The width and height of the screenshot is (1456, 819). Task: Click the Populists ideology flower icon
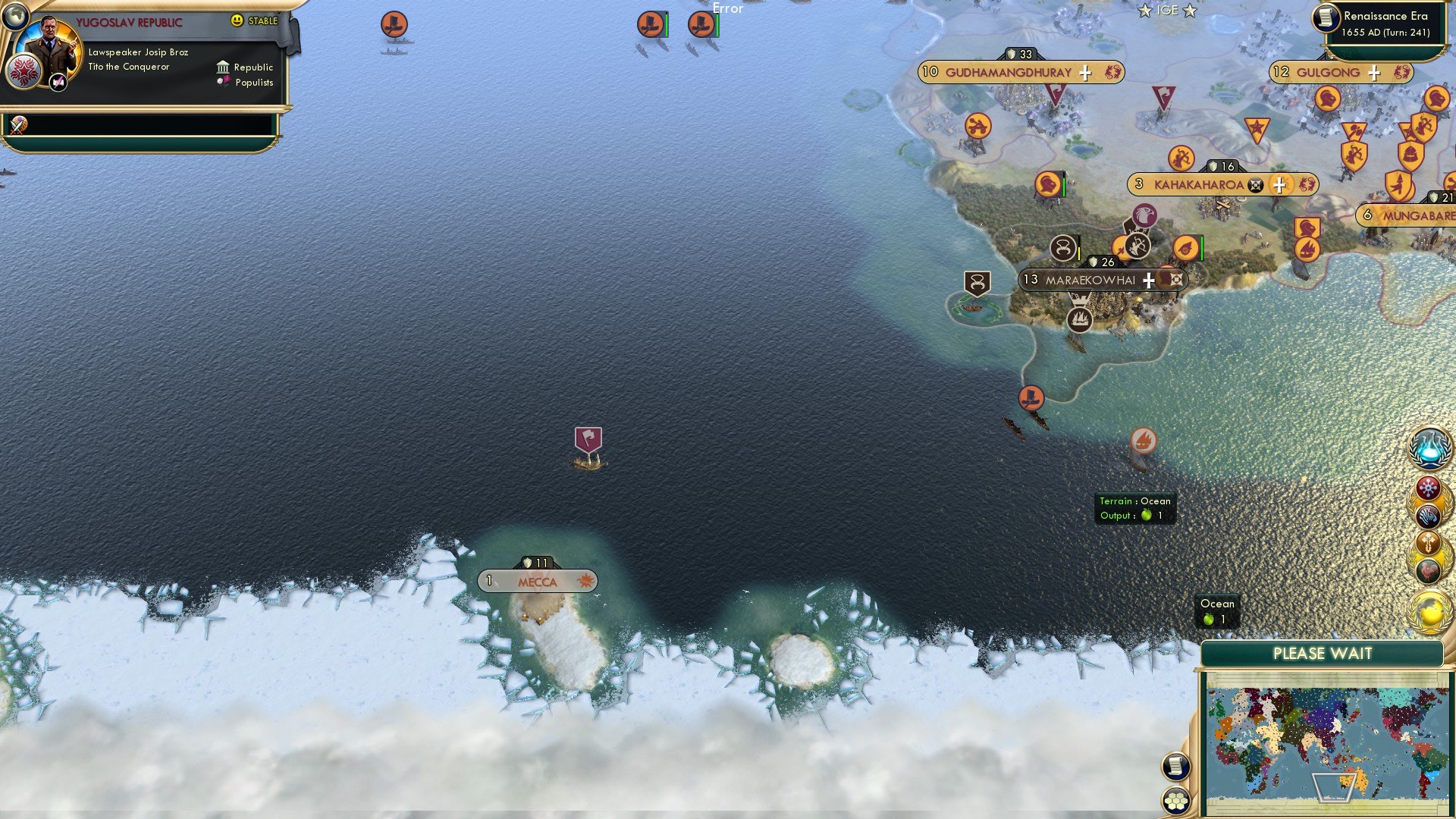point(224,82)
